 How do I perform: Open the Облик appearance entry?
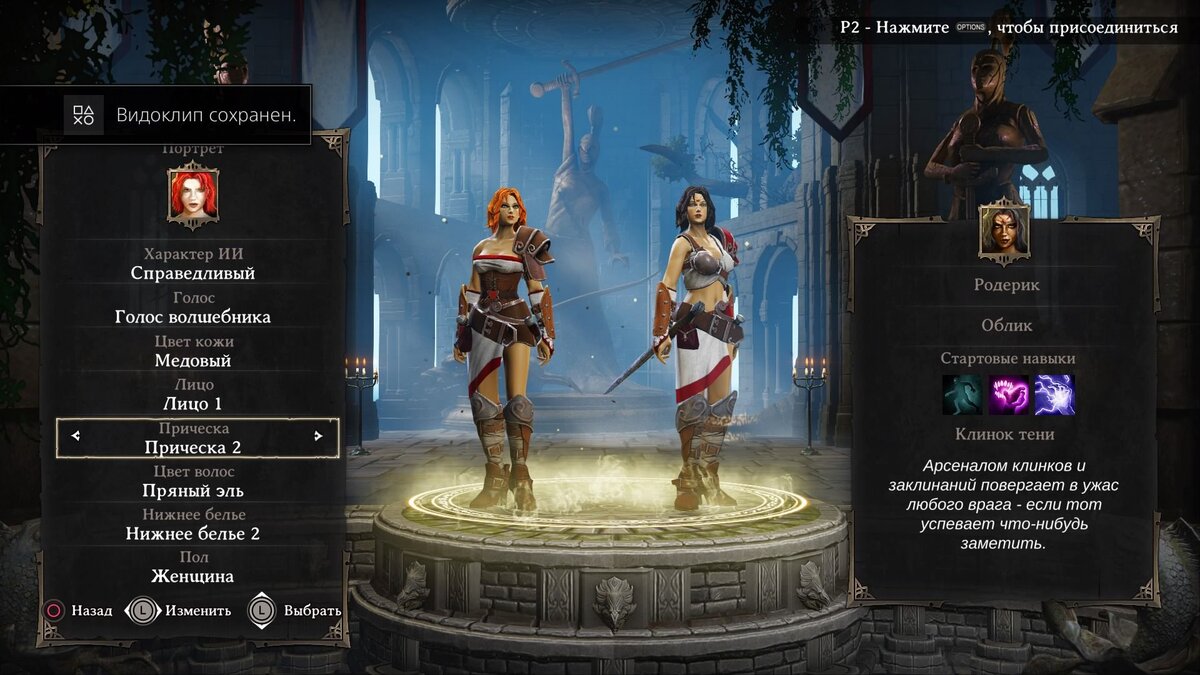(x=1007, y=325)
